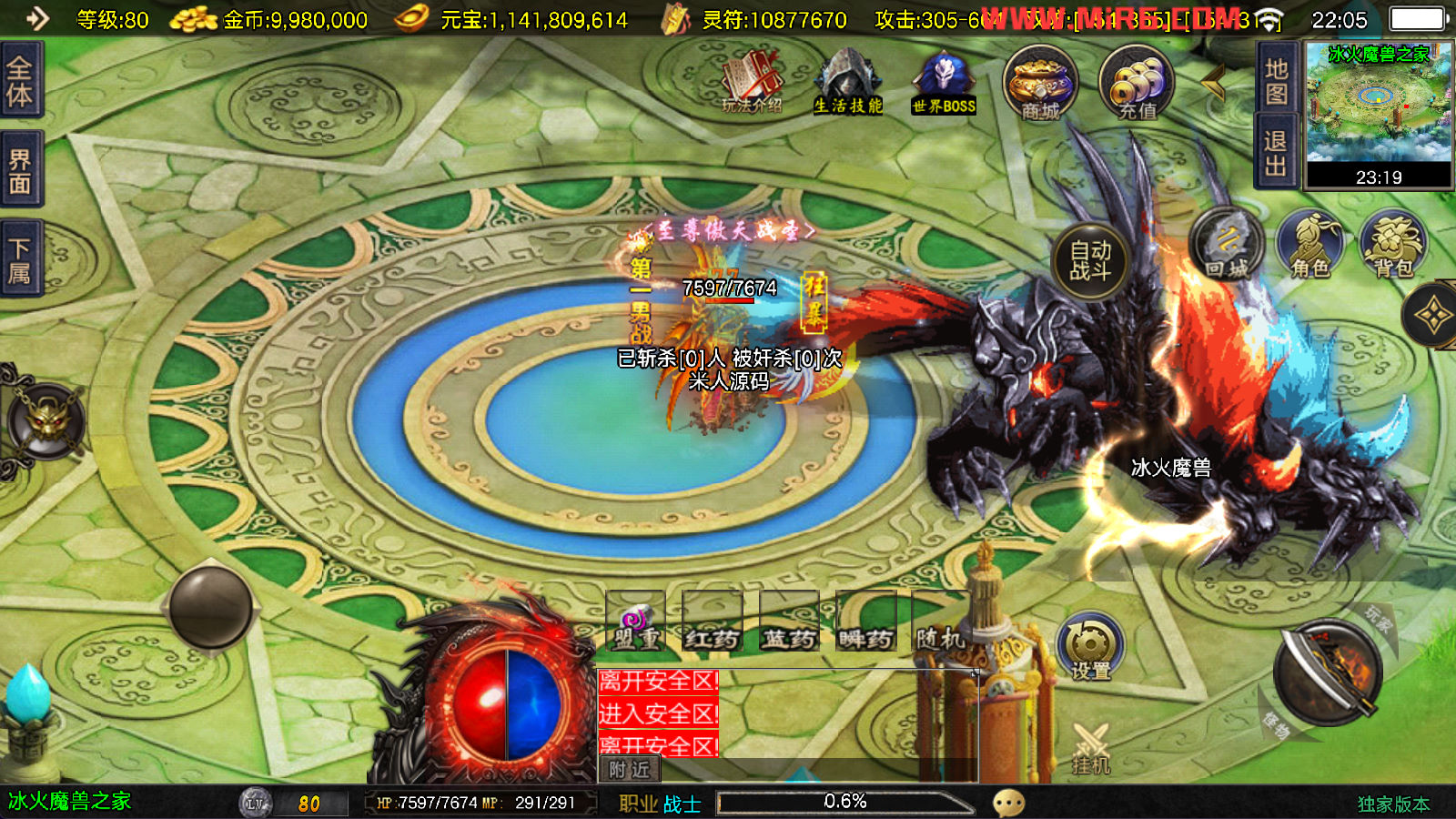Click the 退出 exit button
This screenshot has width=1456, height=819.
pyautogui.click(x=1276, y=152)
